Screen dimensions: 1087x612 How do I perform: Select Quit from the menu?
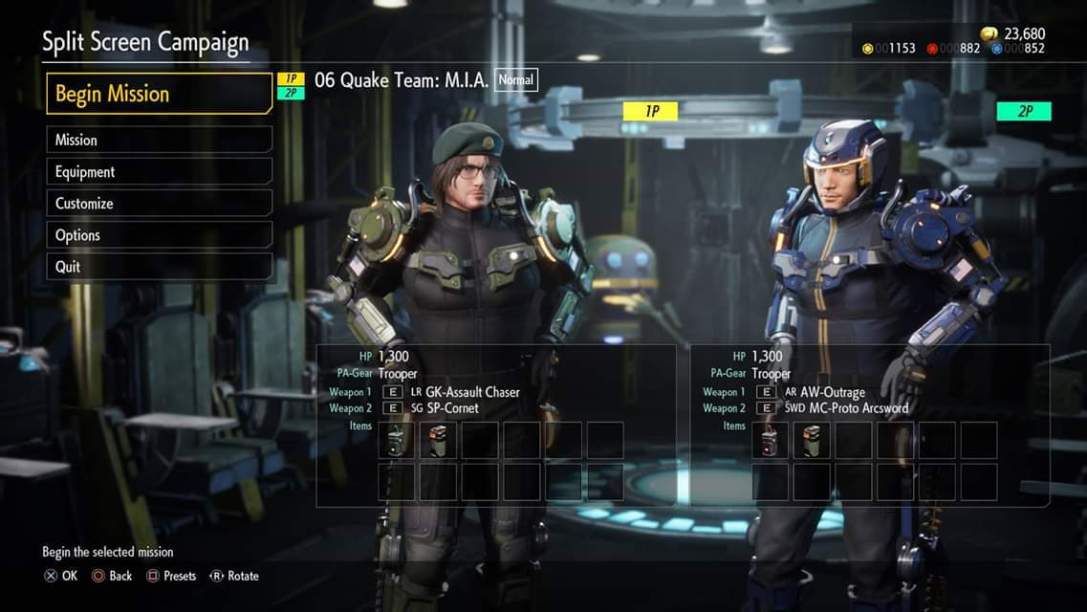[159, 267]
